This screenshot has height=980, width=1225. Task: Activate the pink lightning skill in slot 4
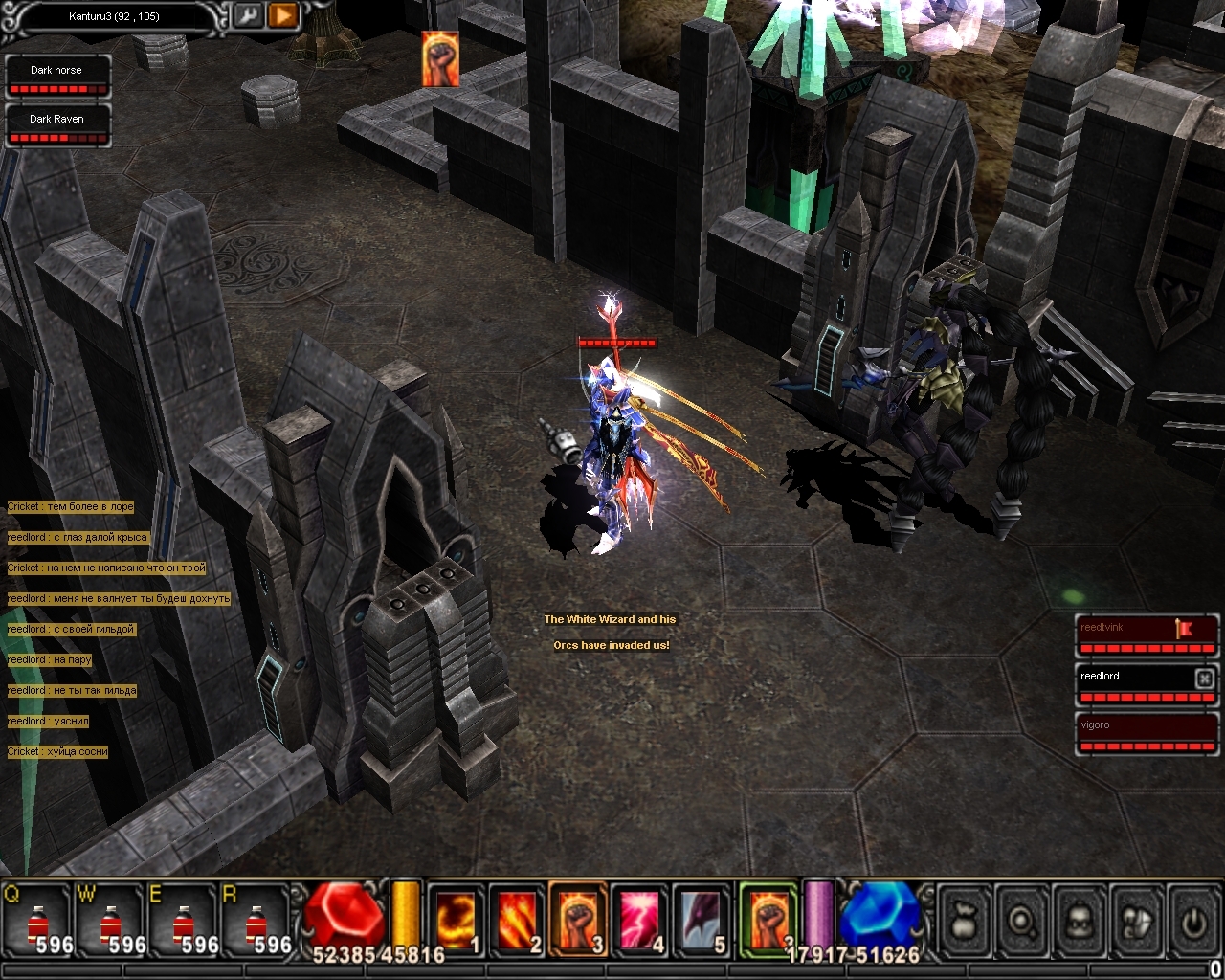638,920
